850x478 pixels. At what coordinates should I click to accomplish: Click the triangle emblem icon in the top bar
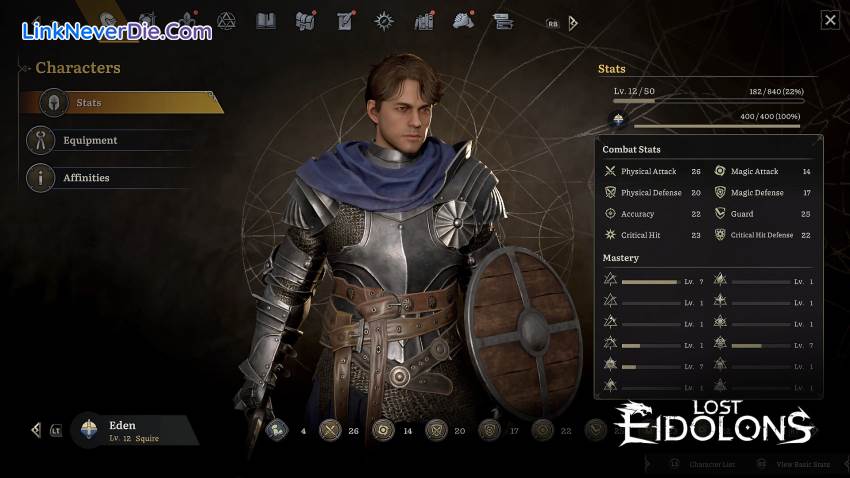[227, 20]
